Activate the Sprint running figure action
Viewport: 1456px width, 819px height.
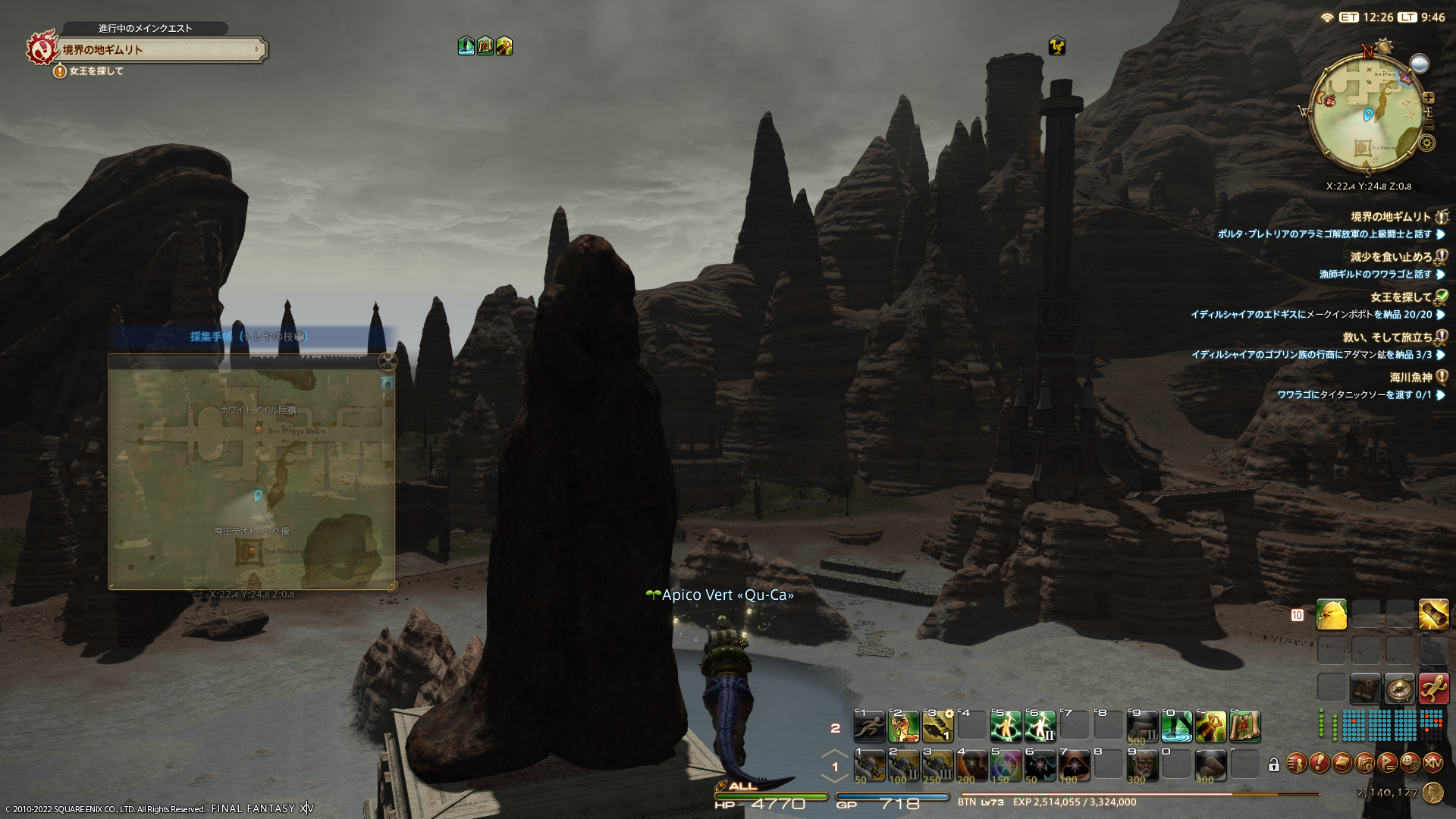click(x=869, y=726)
